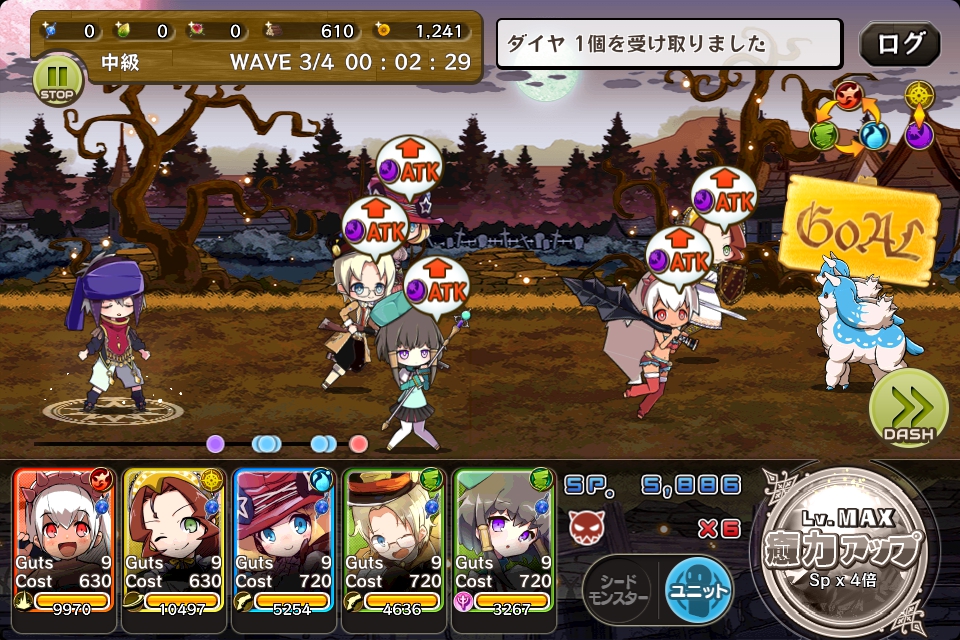
Task: Tap the Lv.MAX 魔力アップ button
Action: 846,551
